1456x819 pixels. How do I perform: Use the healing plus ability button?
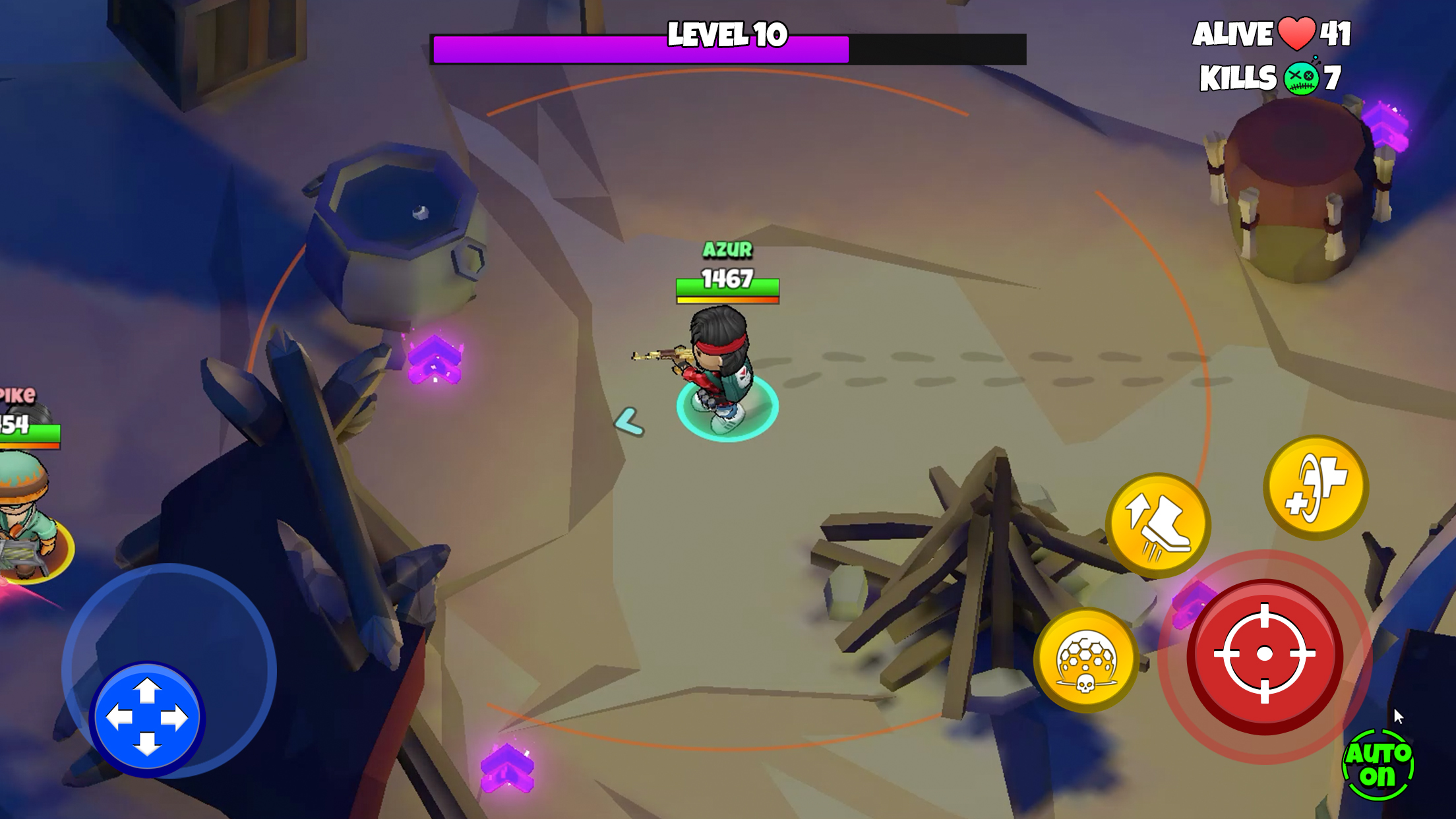tap(1316, 487)
